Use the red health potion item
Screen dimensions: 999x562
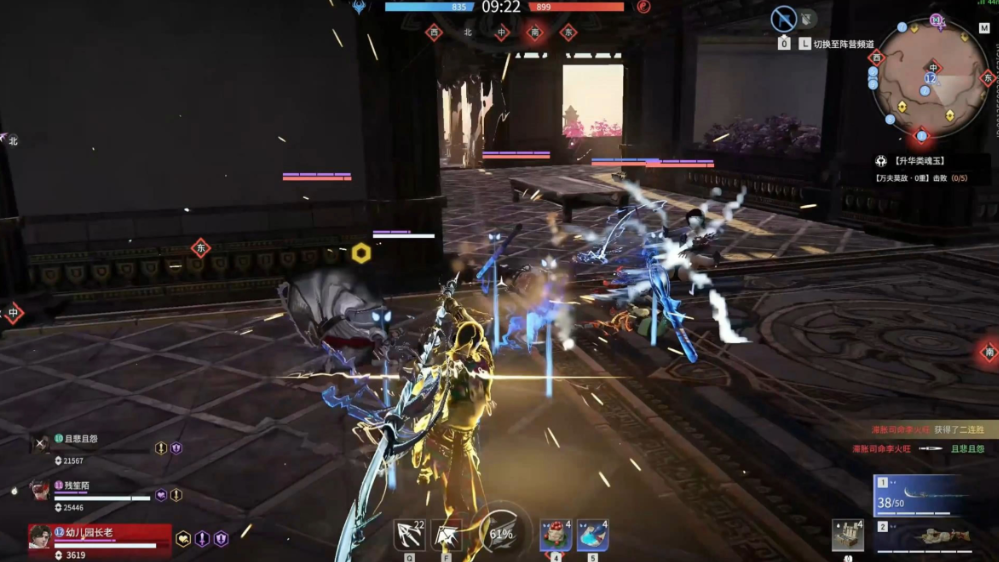tap(556, 535)
